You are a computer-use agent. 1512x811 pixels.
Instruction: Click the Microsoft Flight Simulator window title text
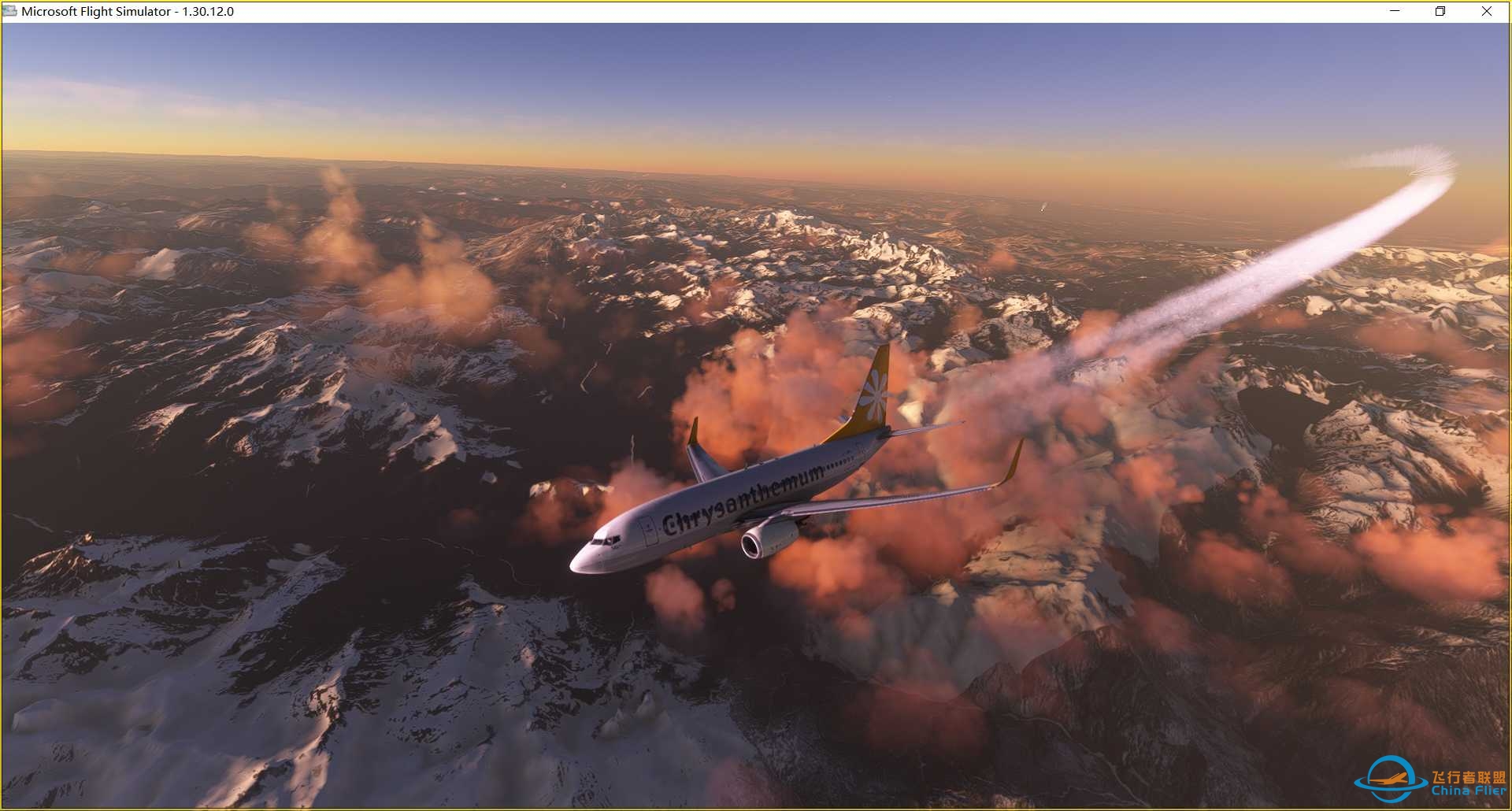tap(94, 12)
